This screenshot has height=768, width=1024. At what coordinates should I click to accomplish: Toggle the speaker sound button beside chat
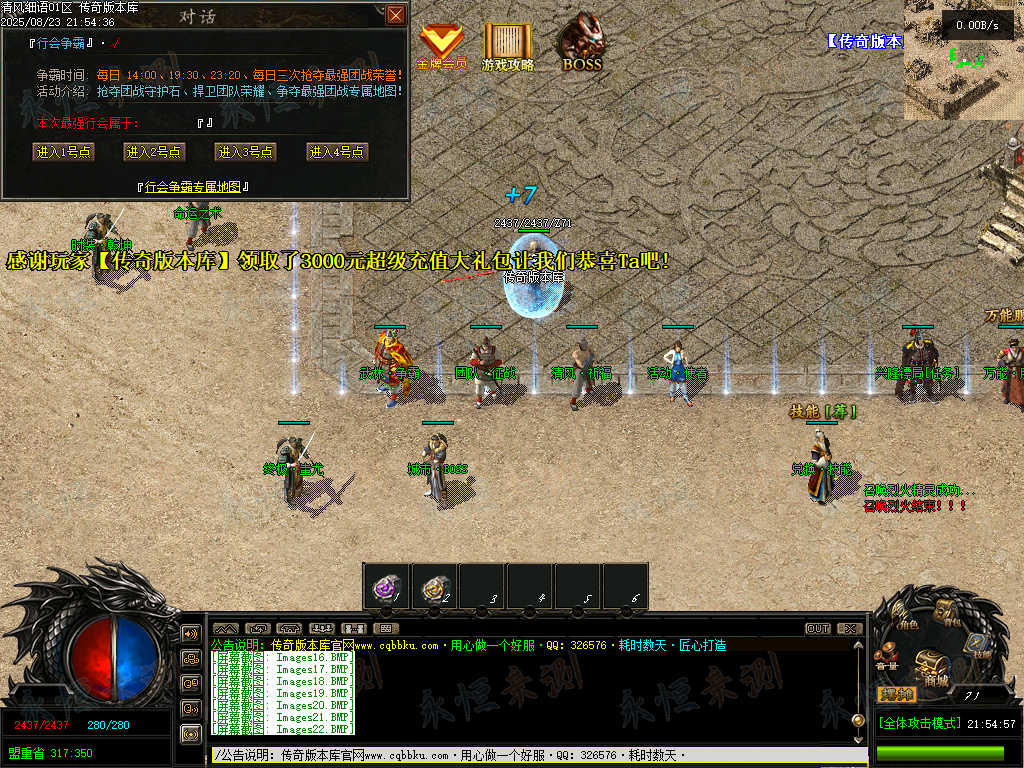click(x=191, y=634)
